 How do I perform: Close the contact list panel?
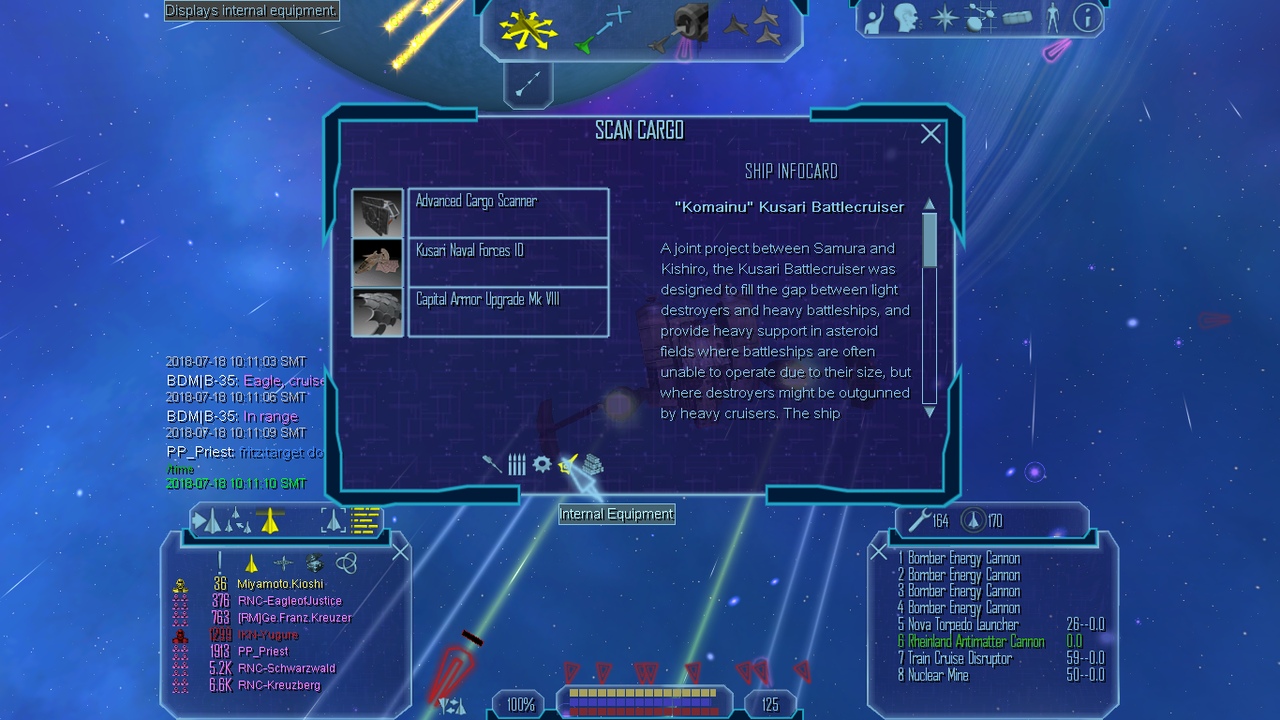(400, 552)
